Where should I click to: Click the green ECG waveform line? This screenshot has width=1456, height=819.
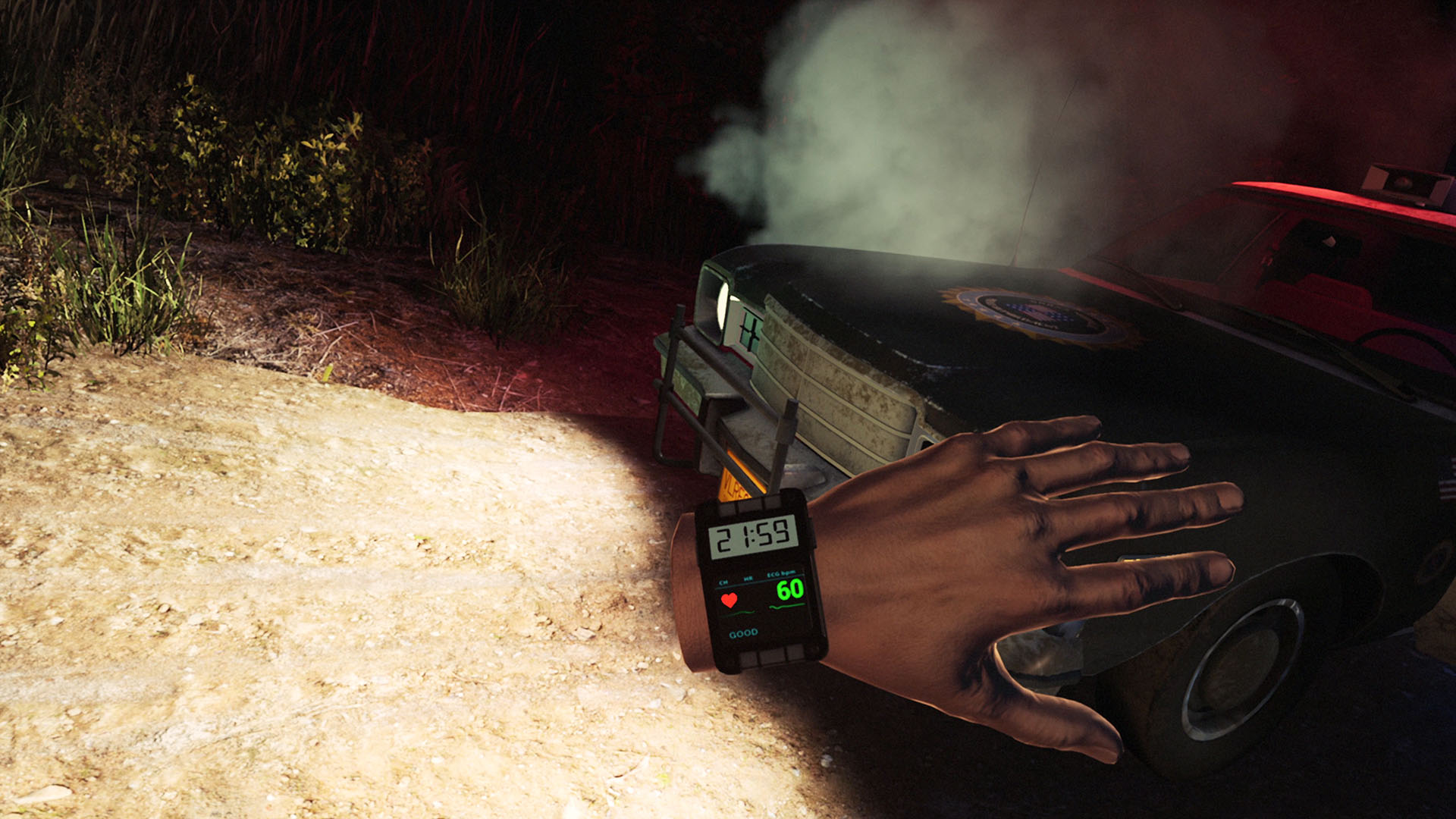(787, 607)
